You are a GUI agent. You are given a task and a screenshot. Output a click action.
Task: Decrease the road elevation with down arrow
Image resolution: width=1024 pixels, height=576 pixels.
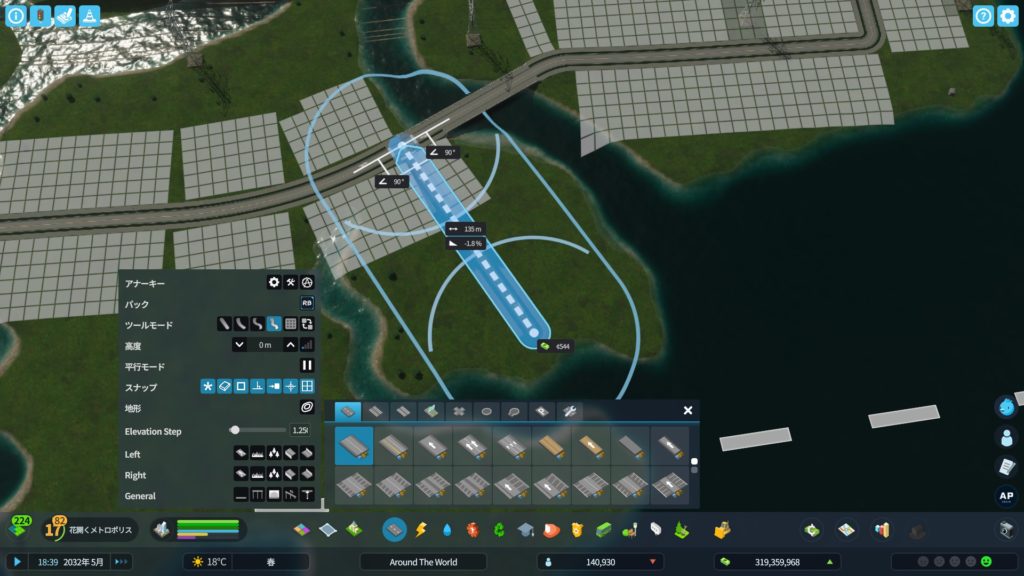[240, 345]
